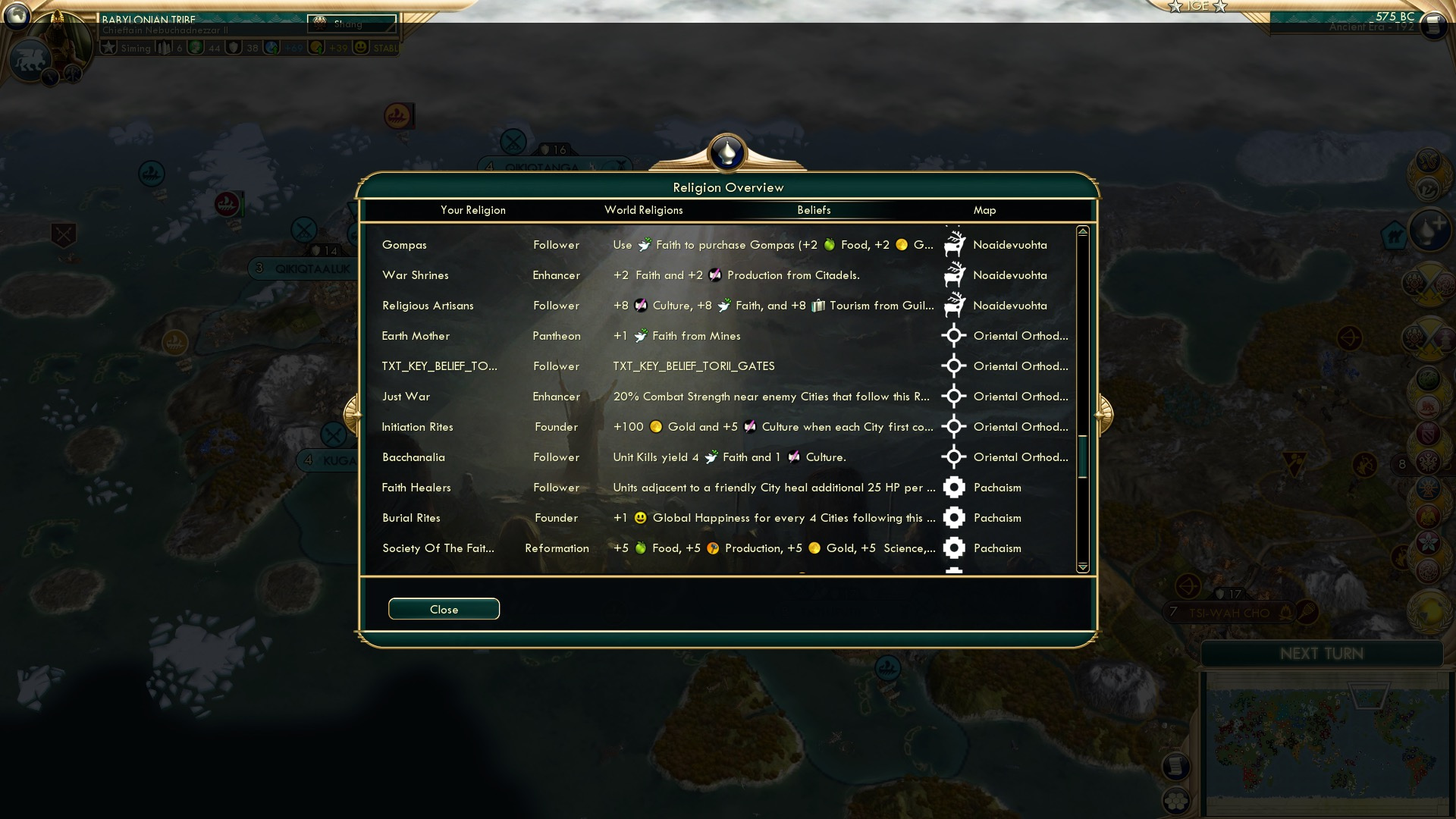The height and width of the screenshot is (819, 1456).
Task: Select the Oriental Orthodox icon beside Earth Mother
Action: pos(954,335)
